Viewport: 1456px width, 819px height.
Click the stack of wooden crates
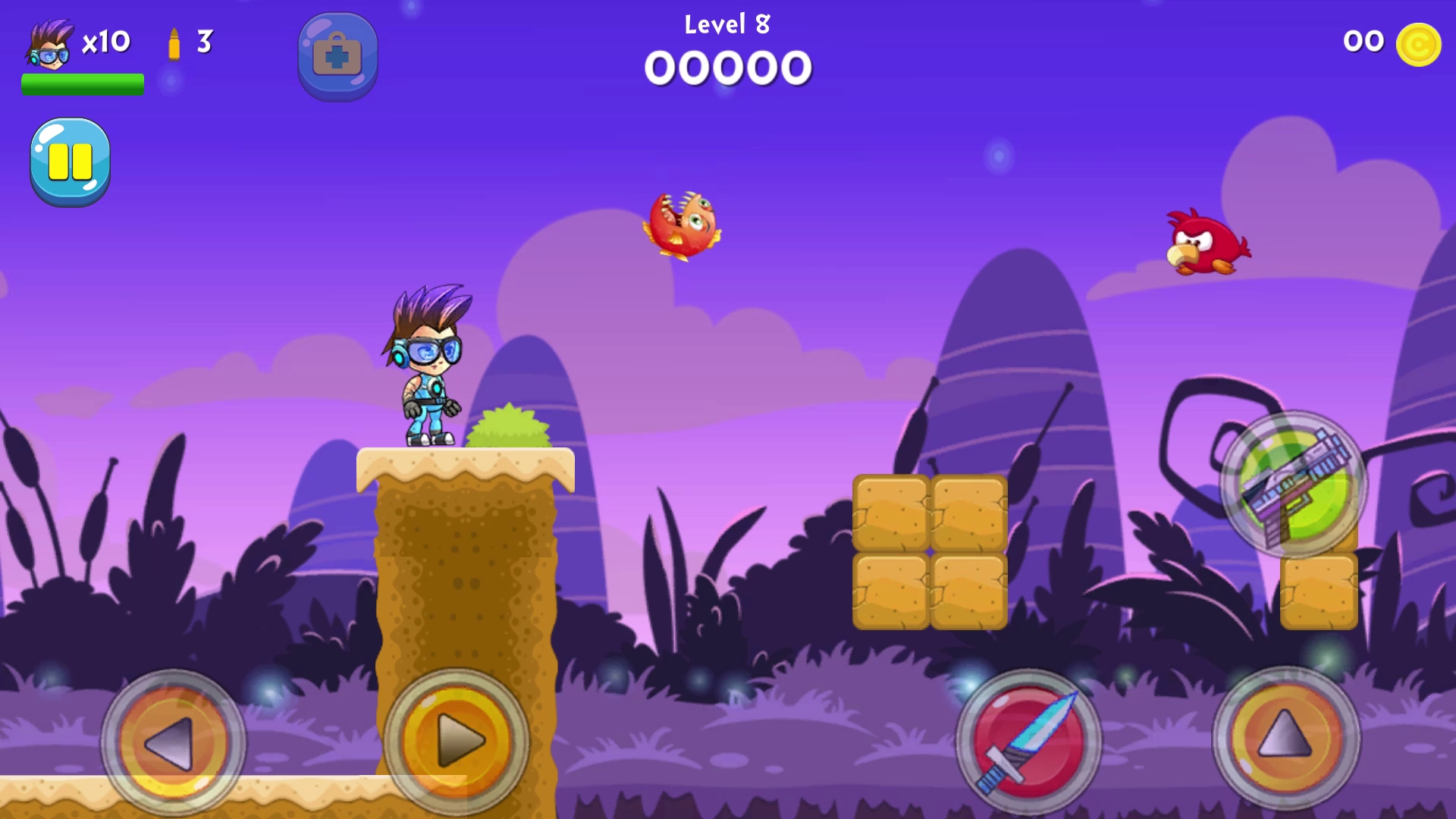[929, 550]
